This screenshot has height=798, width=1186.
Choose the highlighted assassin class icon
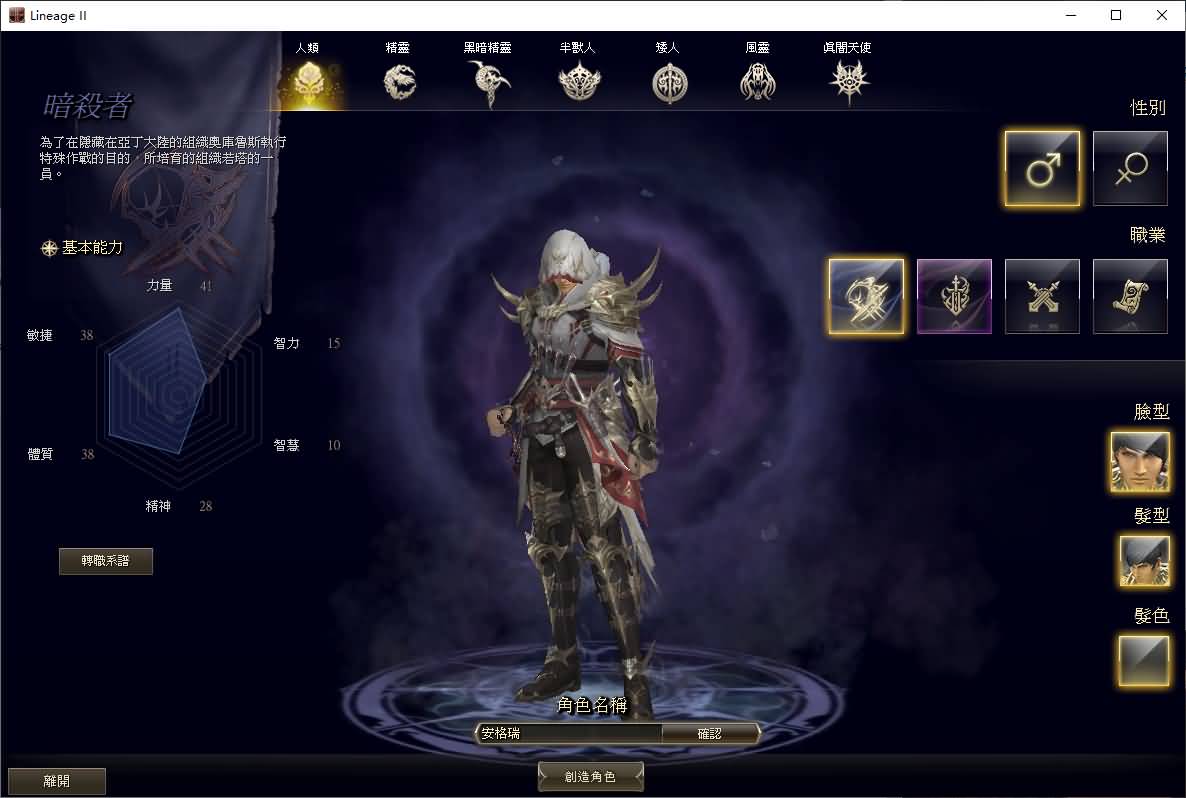tap(866, 296)
